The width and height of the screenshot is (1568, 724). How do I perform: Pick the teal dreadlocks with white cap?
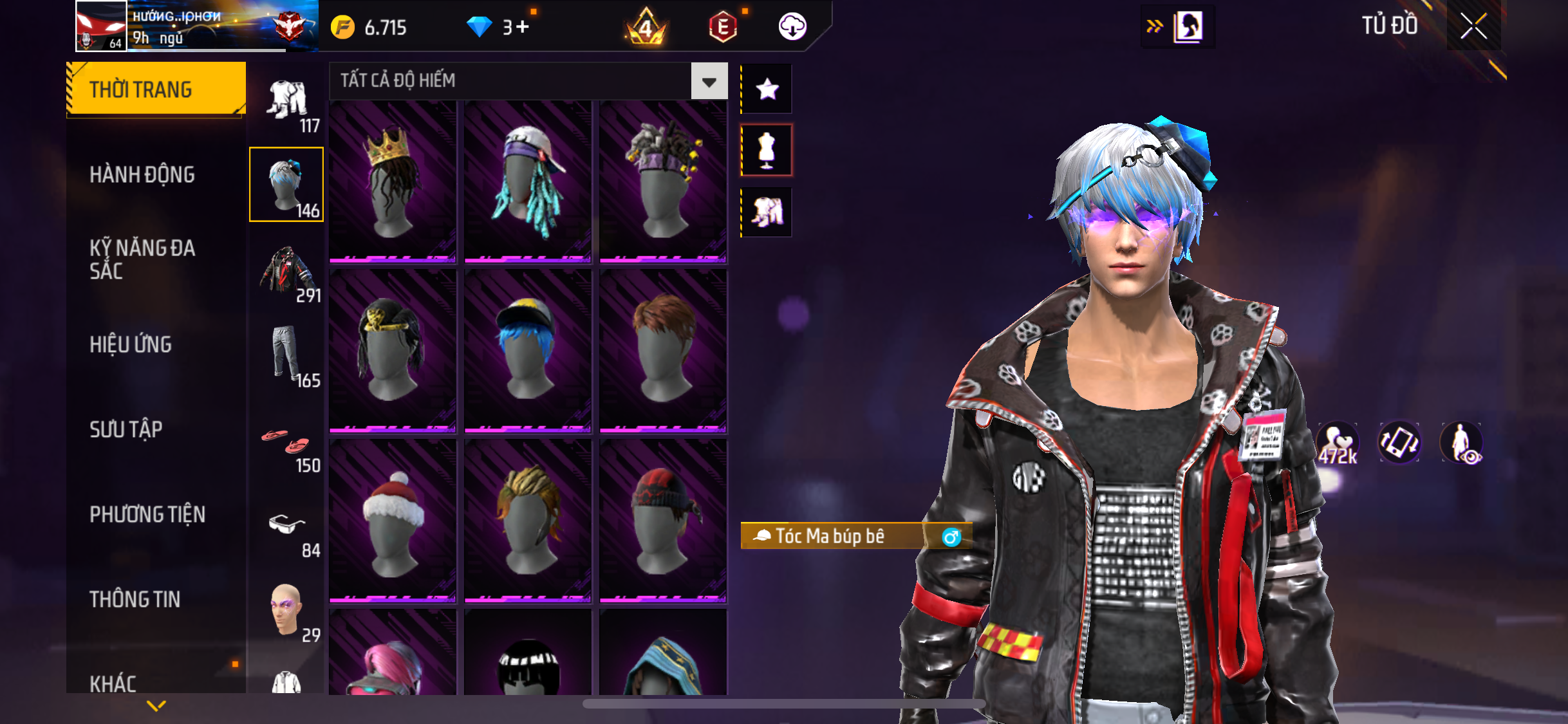(528, 181)
